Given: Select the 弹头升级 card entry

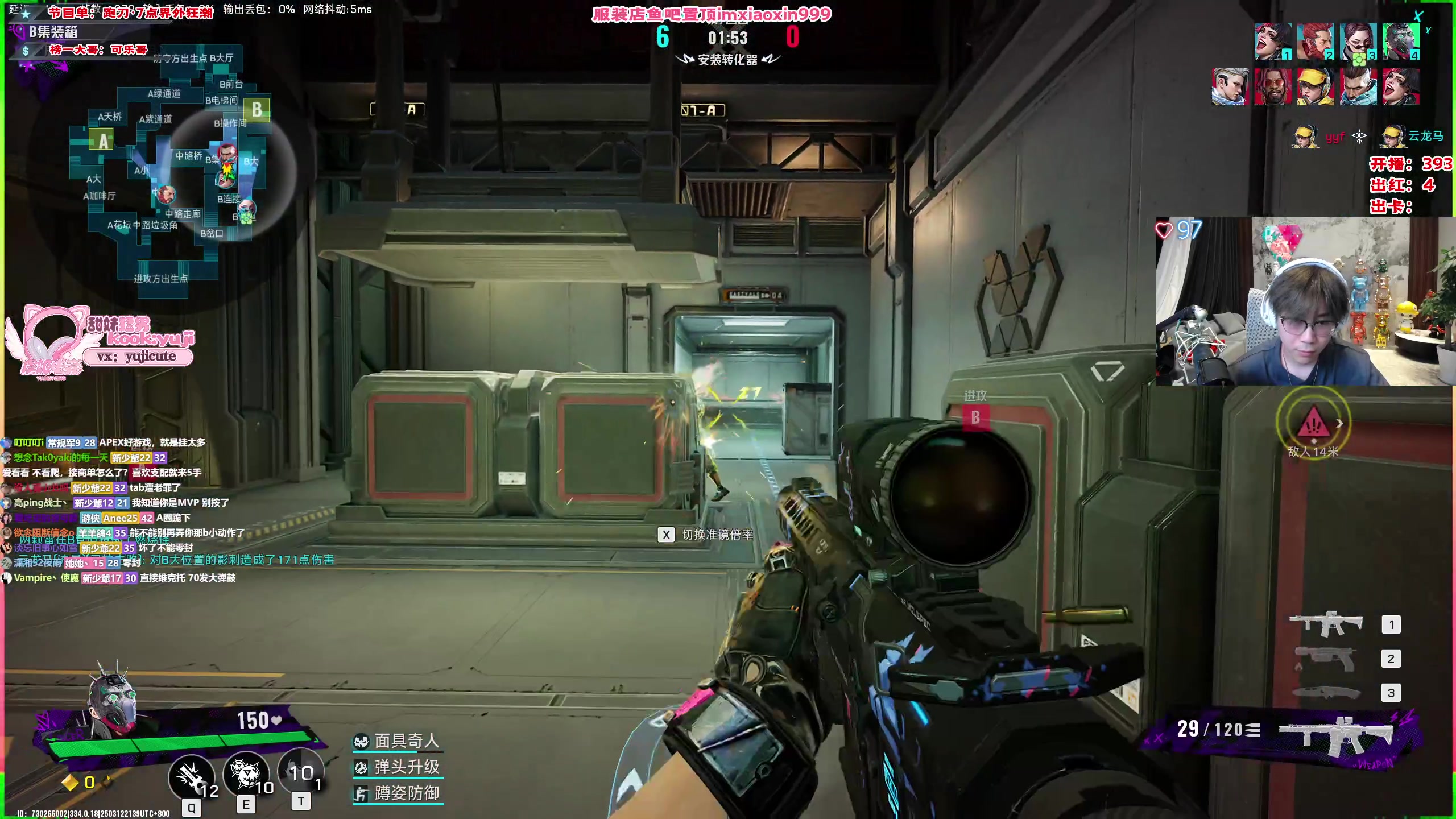Looking at the screenshot, I should (398, 767).
